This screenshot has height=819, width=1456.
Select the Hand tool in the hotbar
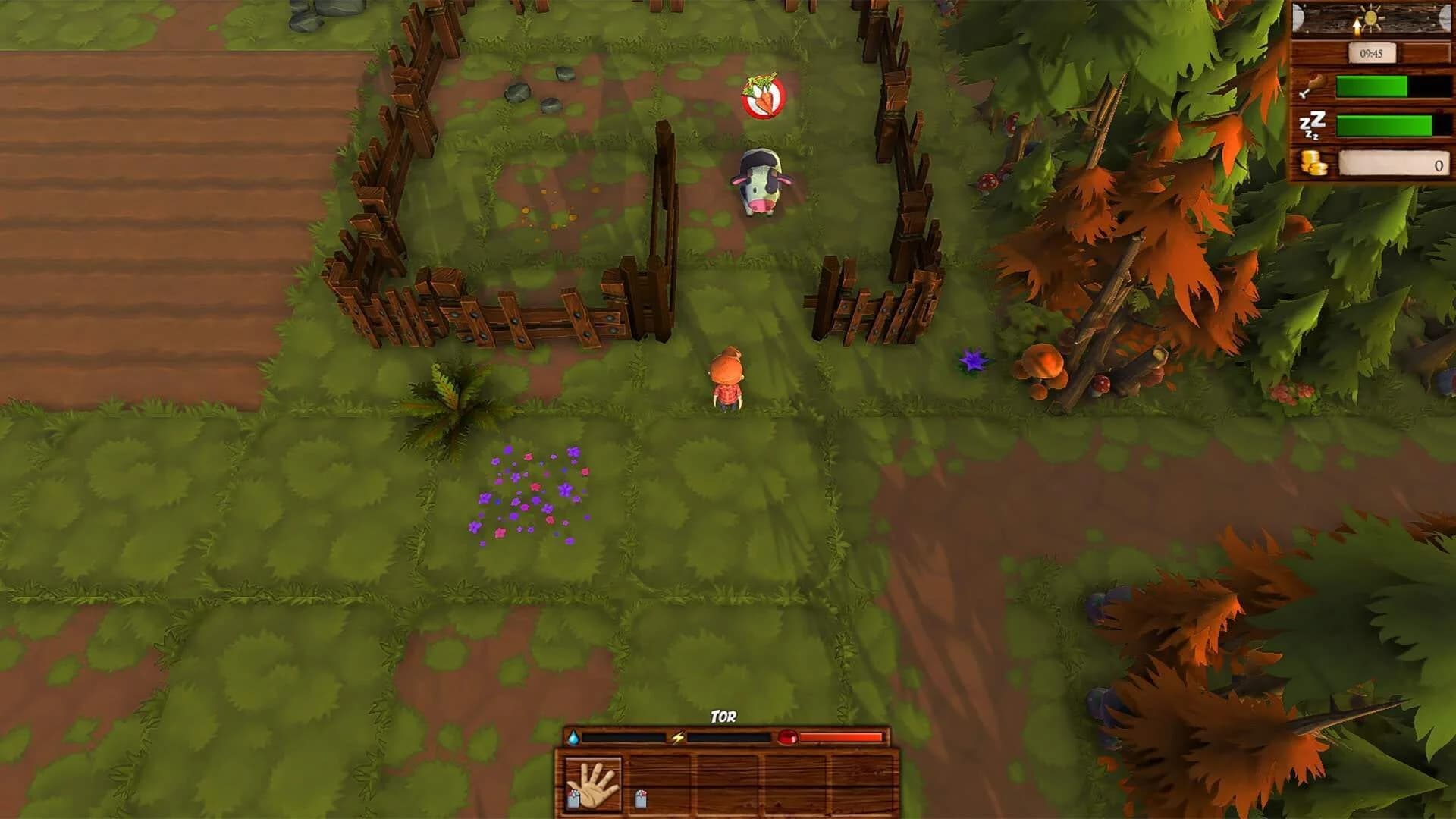pyautogui.click(x=593, y=782)
